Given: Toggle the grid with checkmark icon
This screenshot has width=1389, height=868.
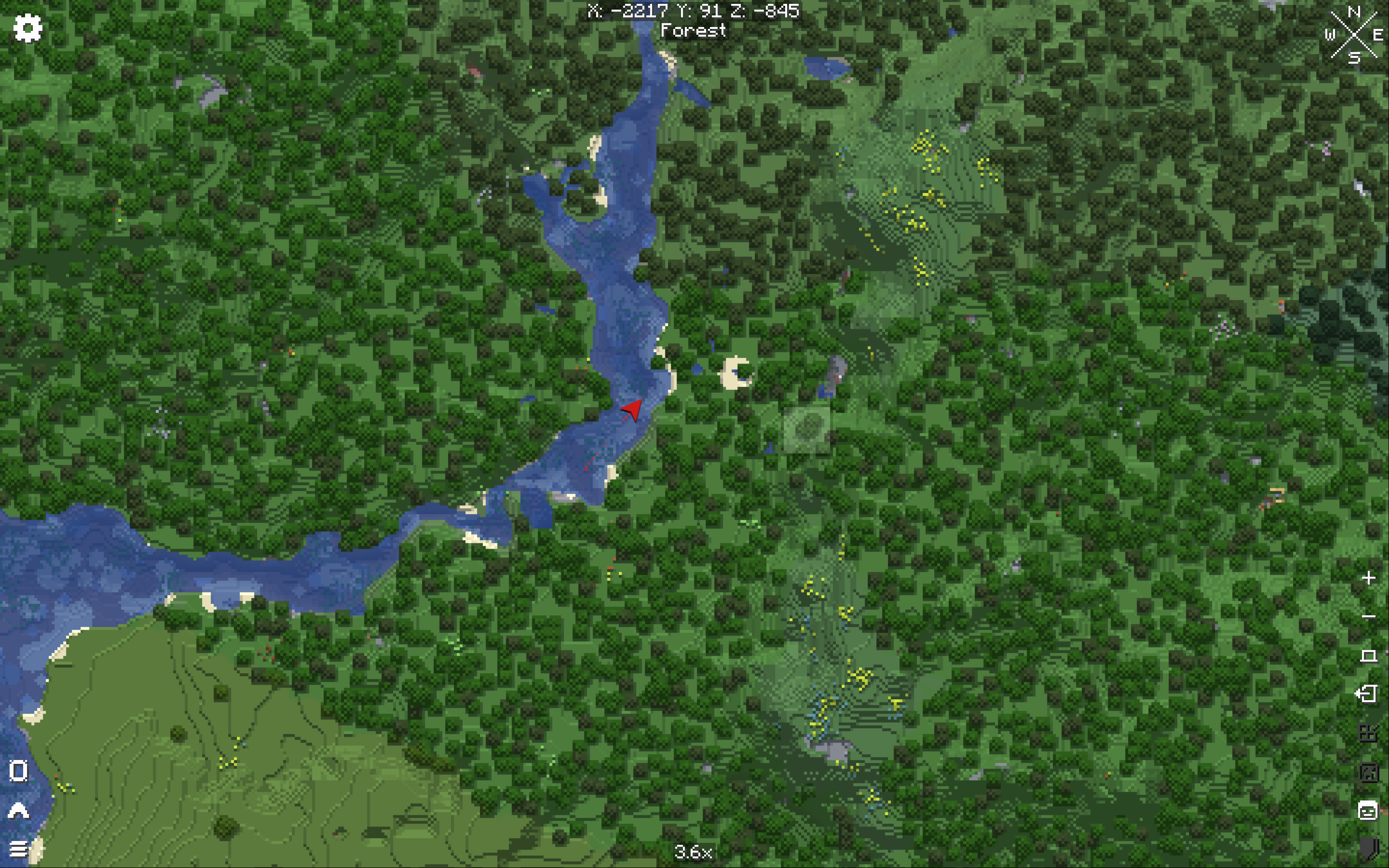Looking at the screenshot, I should 1368,733.
